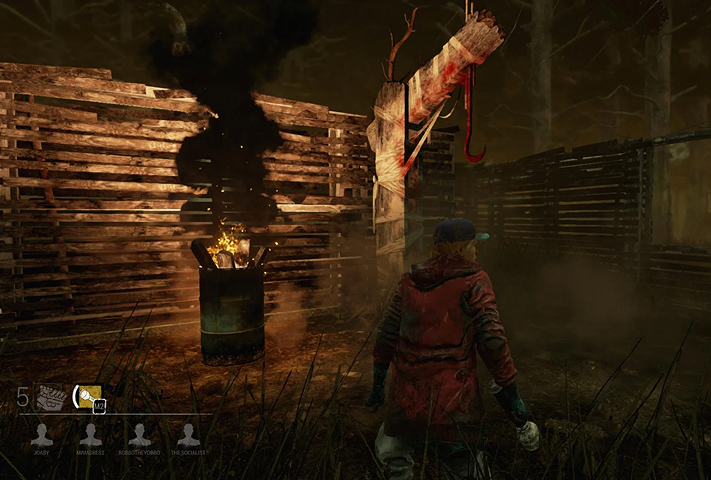This screenshot has height=480, width=711.
Task: Select THE SOCIALIST survivor portrait
Action: [x=188, y=434]
